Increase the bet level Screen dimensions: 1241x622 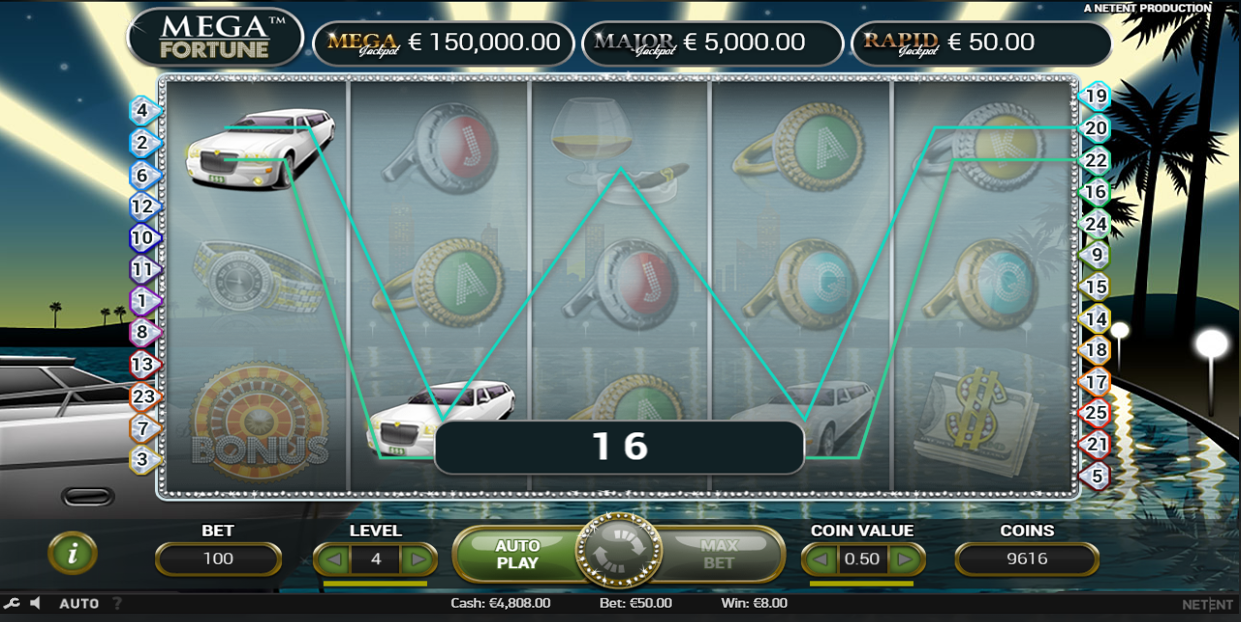pos(418,559)
